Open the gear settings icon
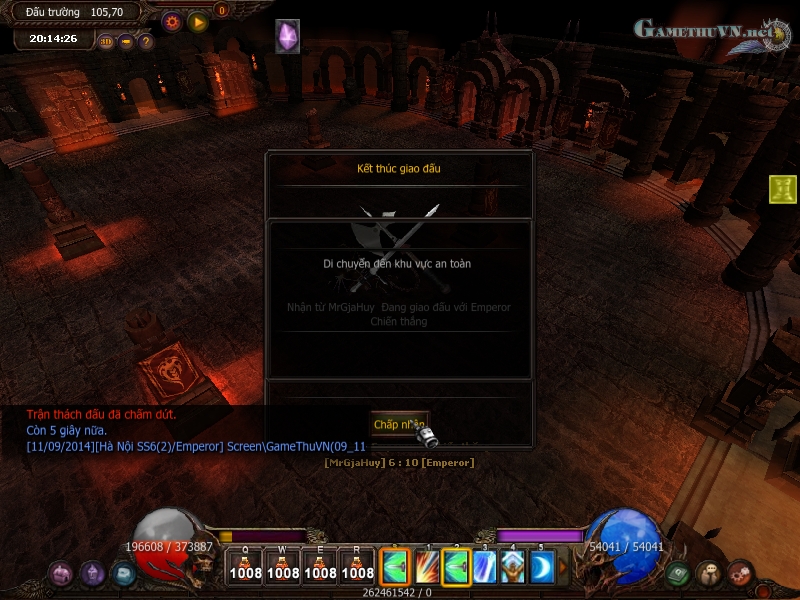Screen dimensions: 800x600 tap(172, 21)
